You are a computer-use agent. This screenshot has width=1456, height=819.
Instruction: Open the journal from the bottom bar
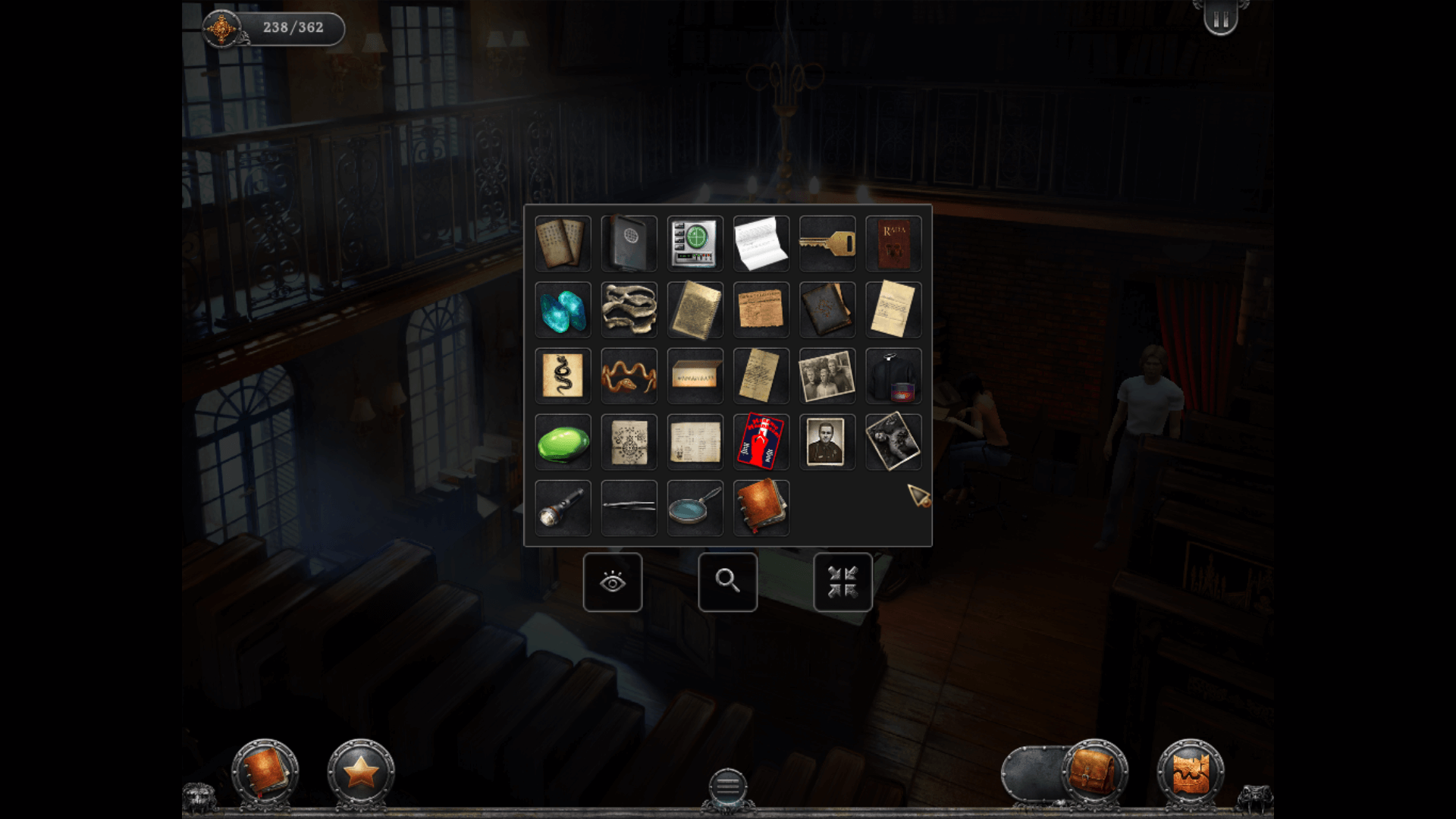click(265, 772)
